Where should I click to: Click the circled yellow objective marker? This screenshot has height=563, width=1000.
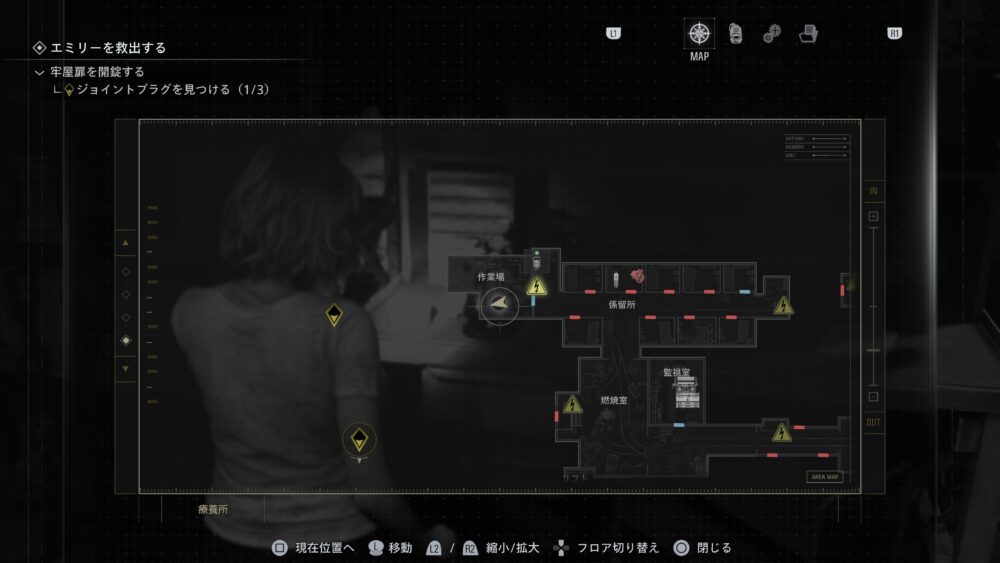click(359, 438)
